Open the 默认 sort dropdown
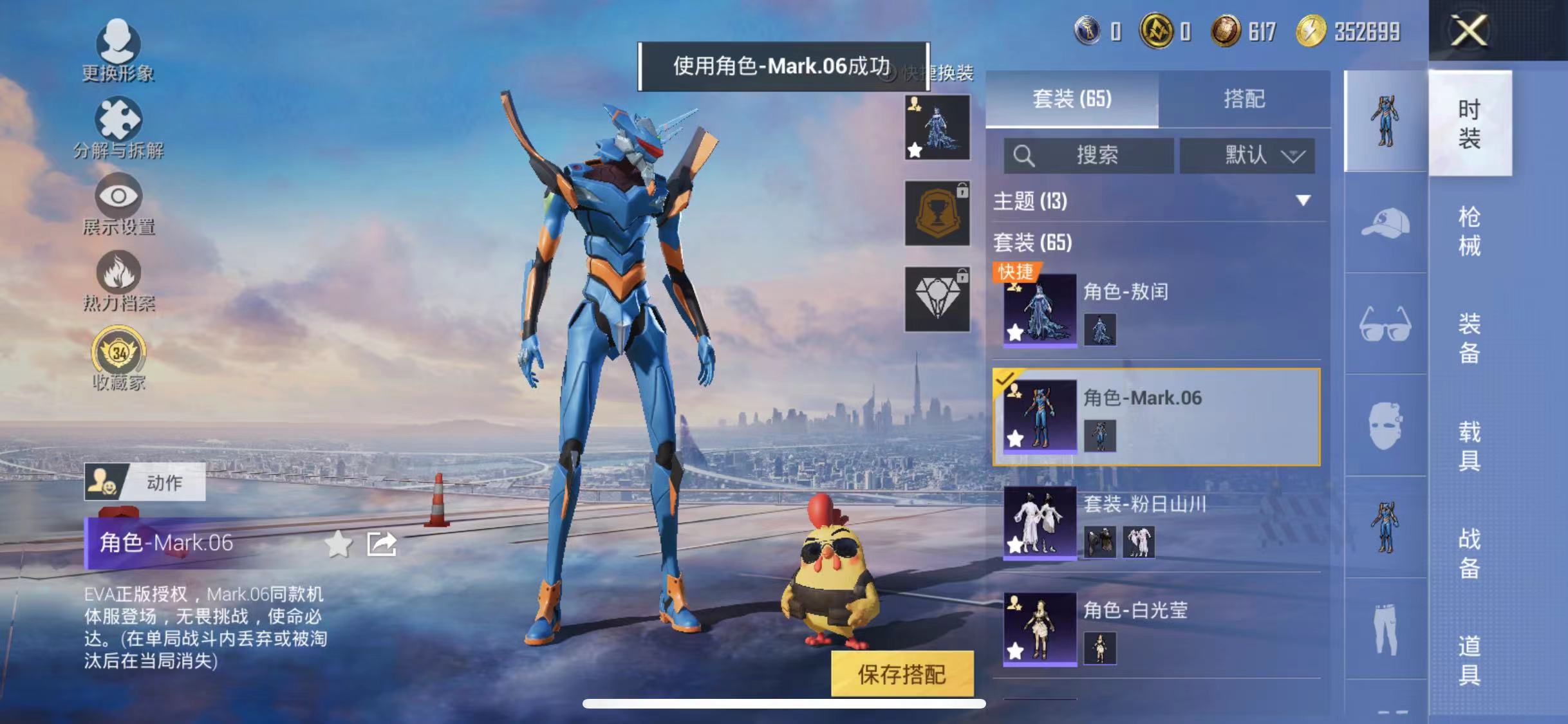This screenshot has width=1568, height=724. click(1248, 154)
